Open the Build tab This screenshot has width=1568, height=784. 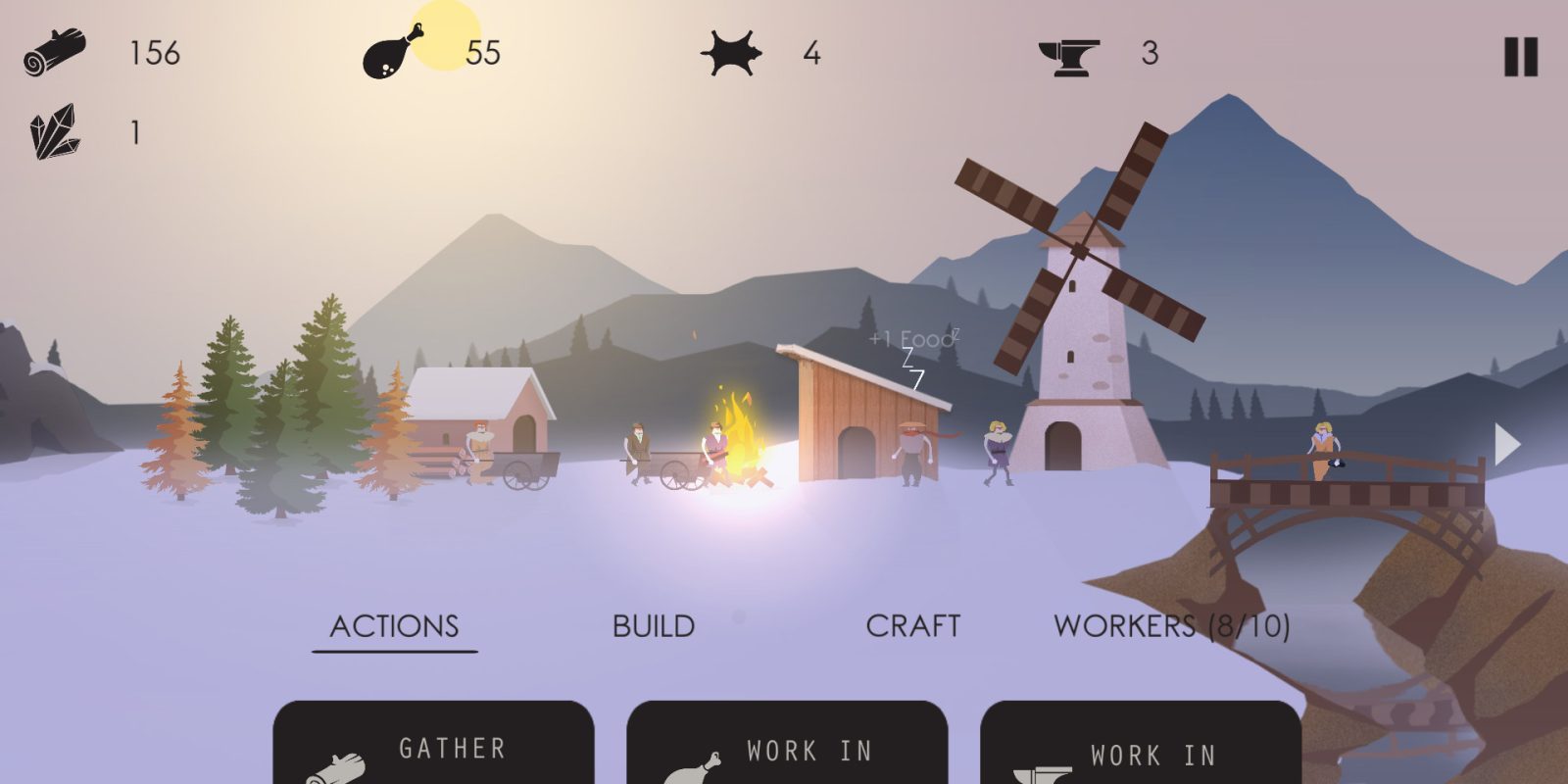tap(654, 626)
